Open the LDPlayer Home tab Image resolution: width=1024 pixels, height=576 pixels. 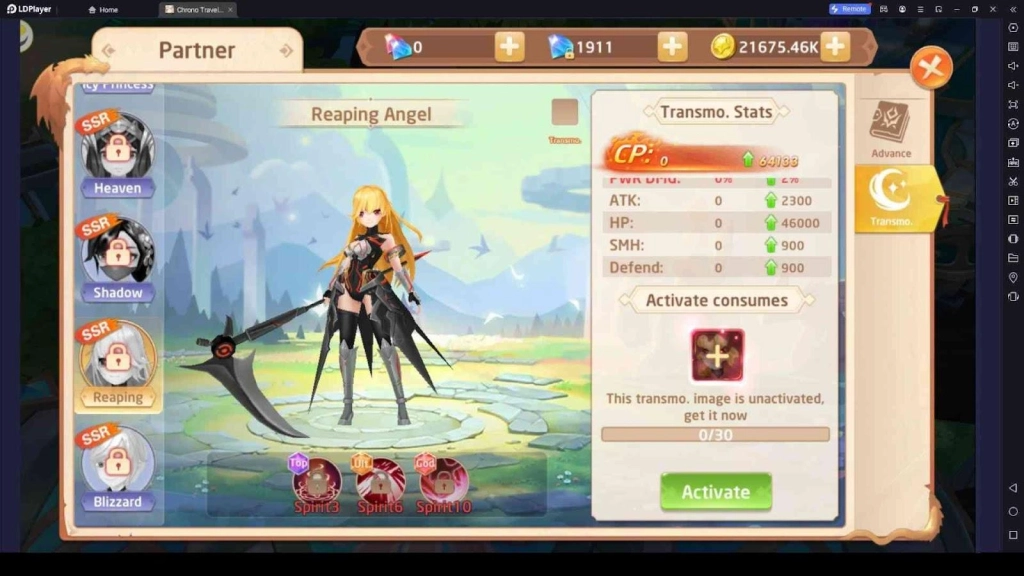(103, 9)
